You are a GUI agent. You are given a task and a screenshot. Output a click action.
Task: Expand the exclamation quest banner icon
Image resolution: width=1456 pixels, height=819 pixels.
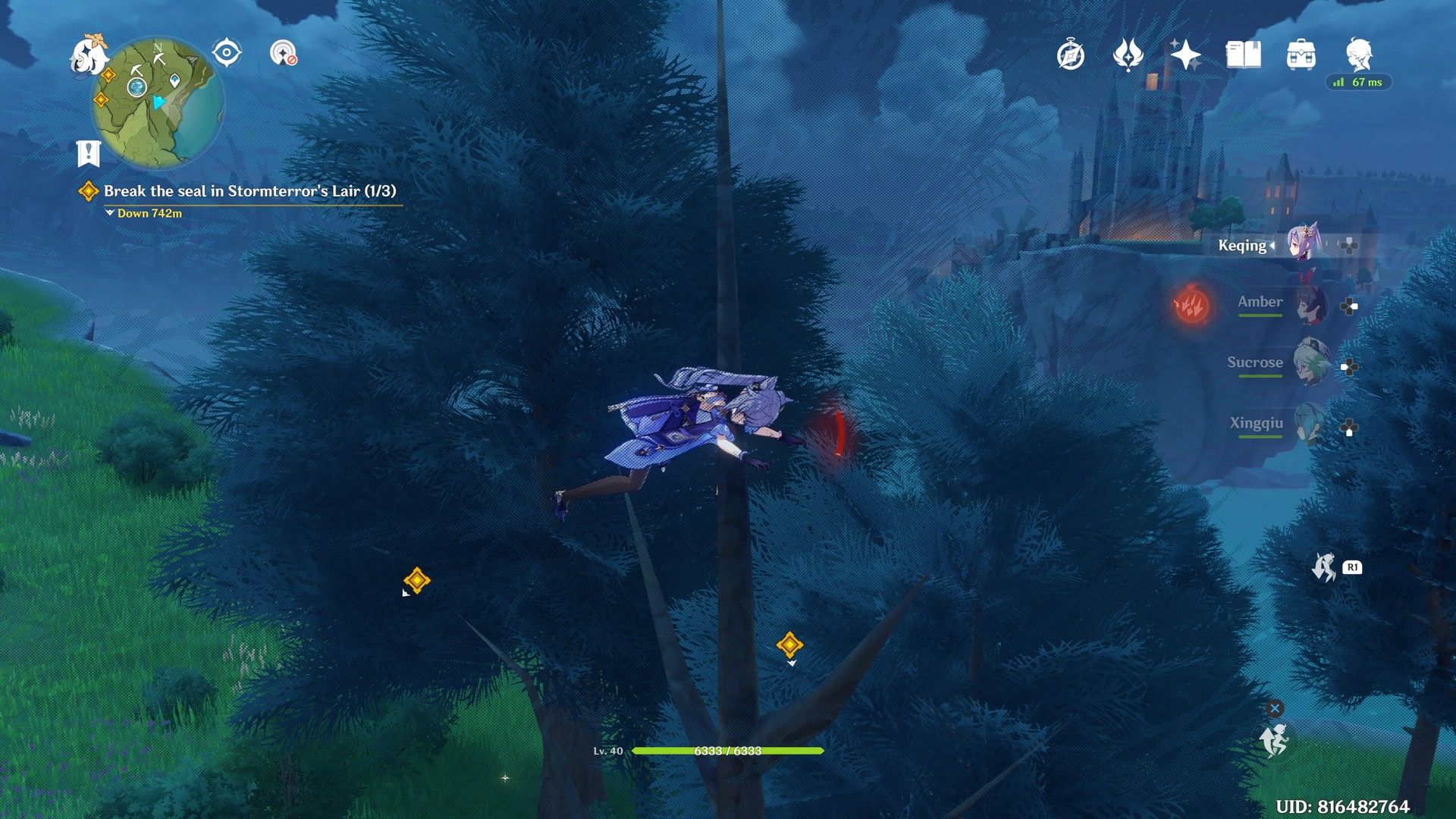pos(89,152)
